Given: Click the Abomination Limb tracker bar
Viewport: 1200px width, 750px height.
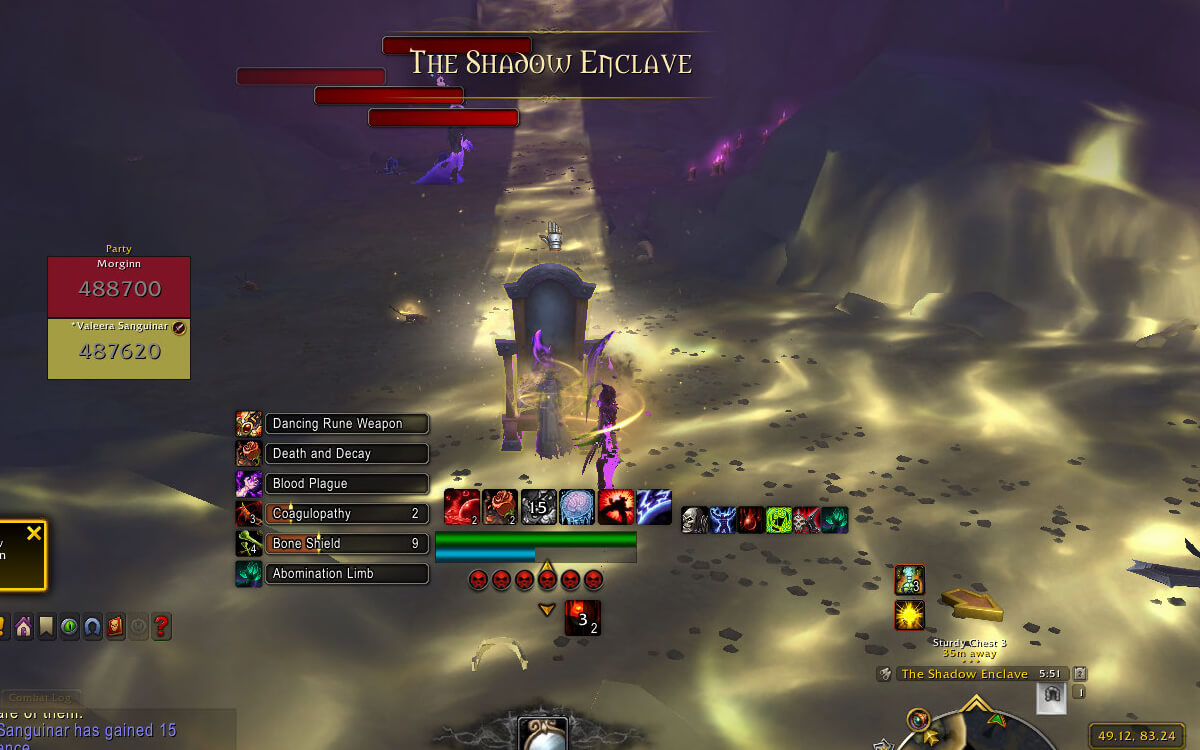Looking at the screenshot, I should pos(346,574).
